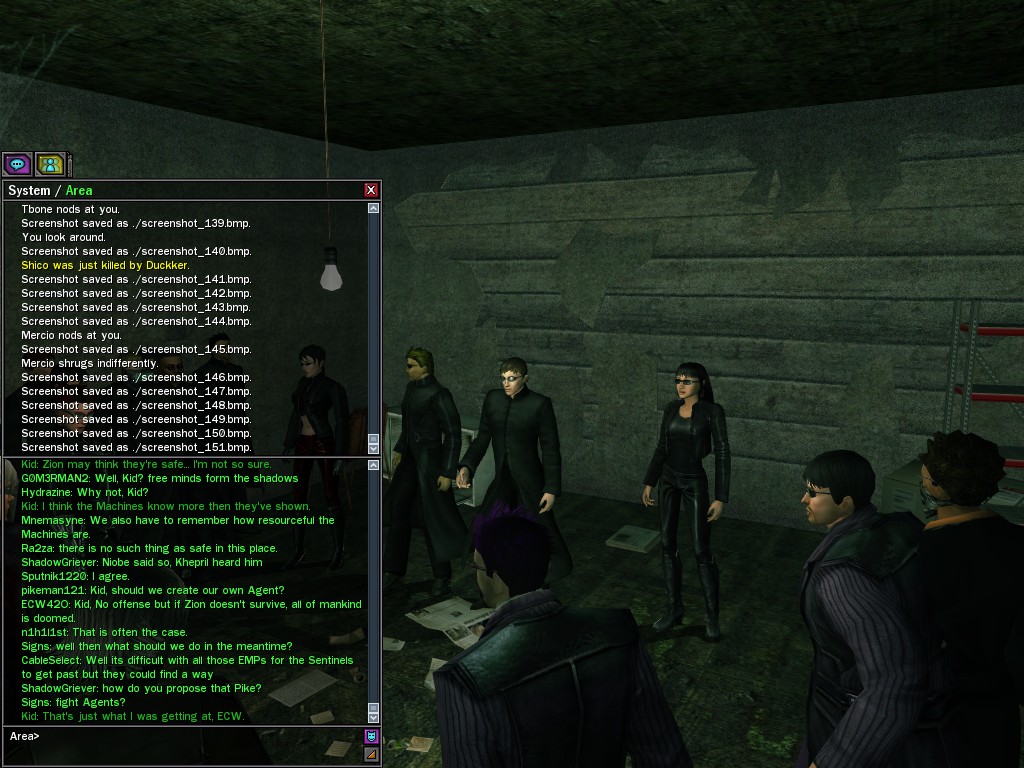Click the system log scroll-up arrow
Image resolution: width=1024 pixels, height=768 pixels.
pos(373,208)
